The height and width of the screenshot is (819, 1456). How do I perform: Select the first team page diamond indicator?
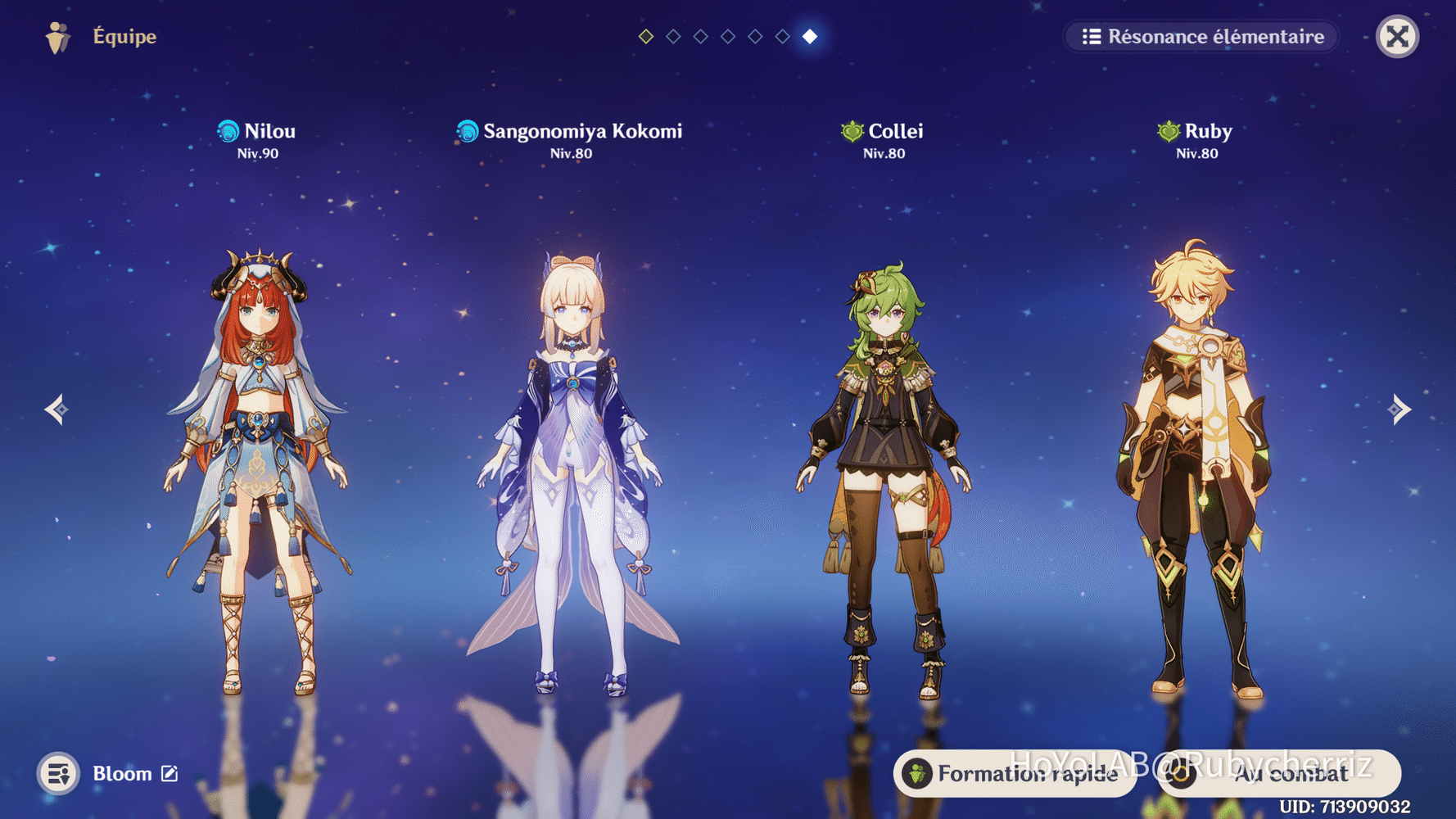point(644,36)
